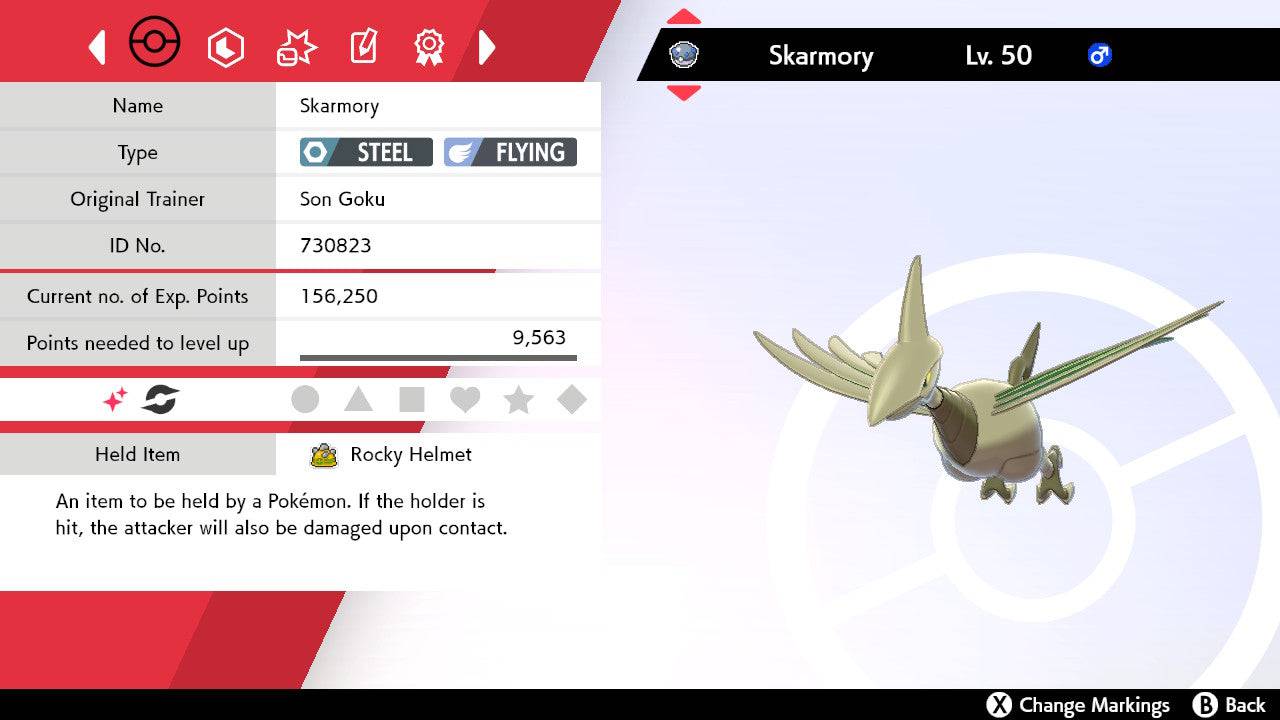Toggle the heart marking
Screen dimensions: 1280x720
[465, 400]
